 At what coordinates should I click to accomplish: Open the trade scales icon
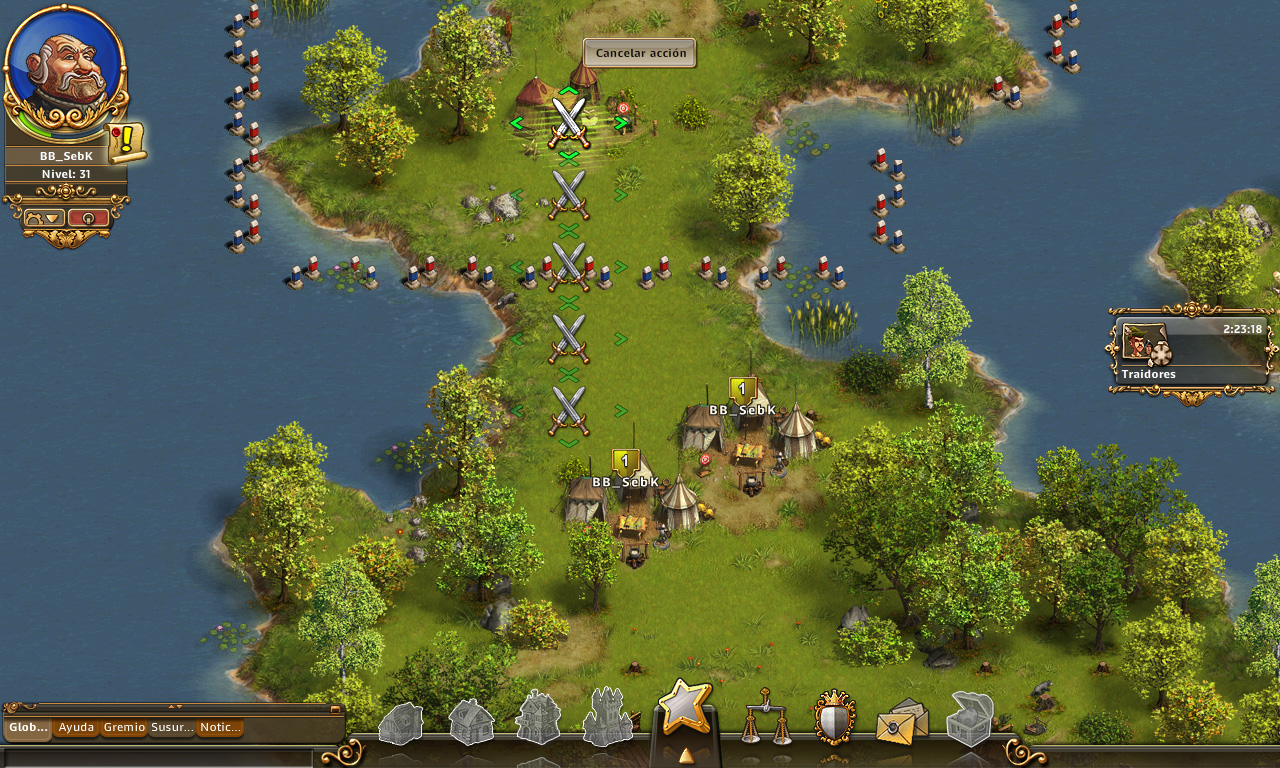coord(765,718)
